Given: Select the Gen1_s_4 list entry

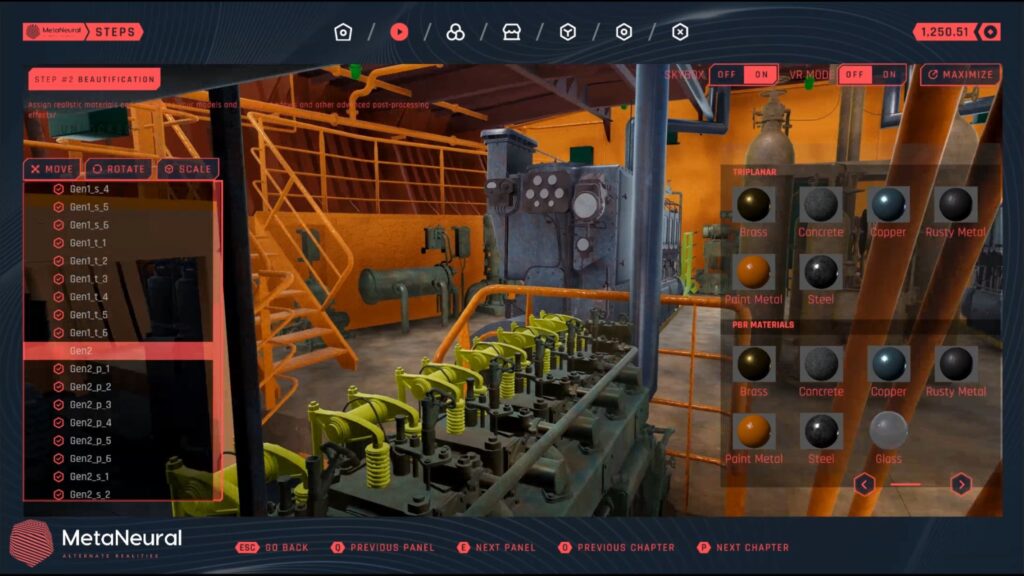Looking at the screenshot, I should [x=89, y=189].
